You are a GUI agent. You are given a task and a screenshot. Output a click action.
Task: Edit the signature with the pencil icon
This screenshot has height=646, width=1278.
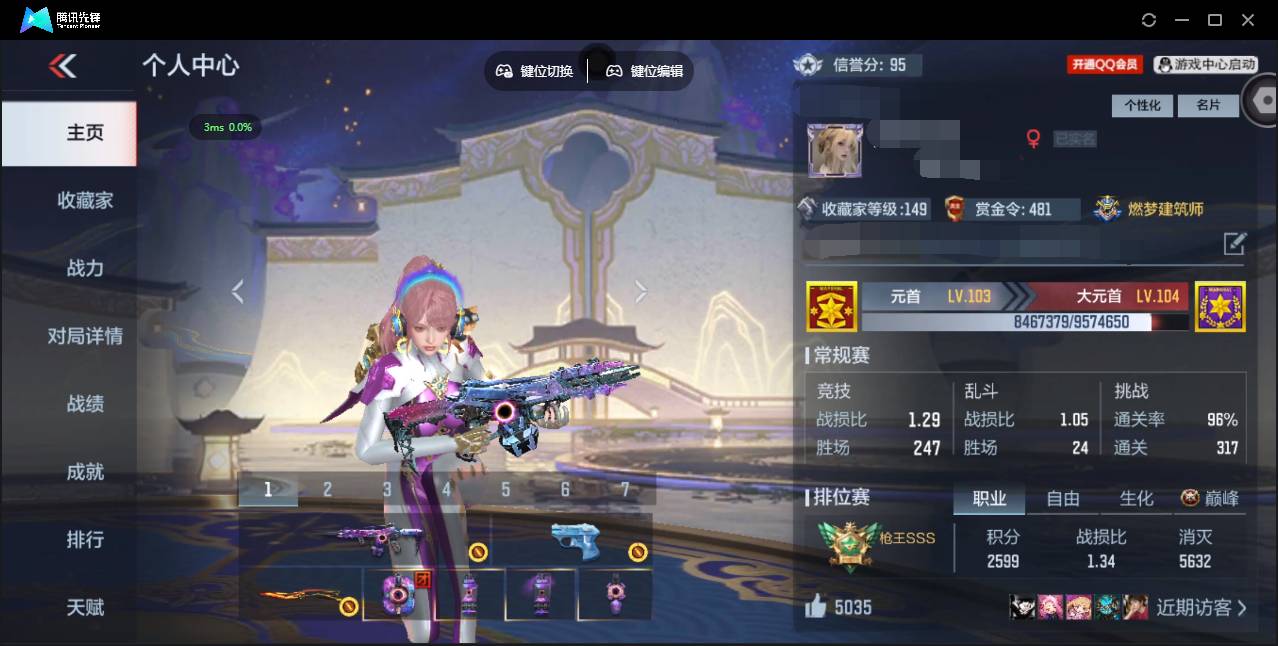(1235, 243)
